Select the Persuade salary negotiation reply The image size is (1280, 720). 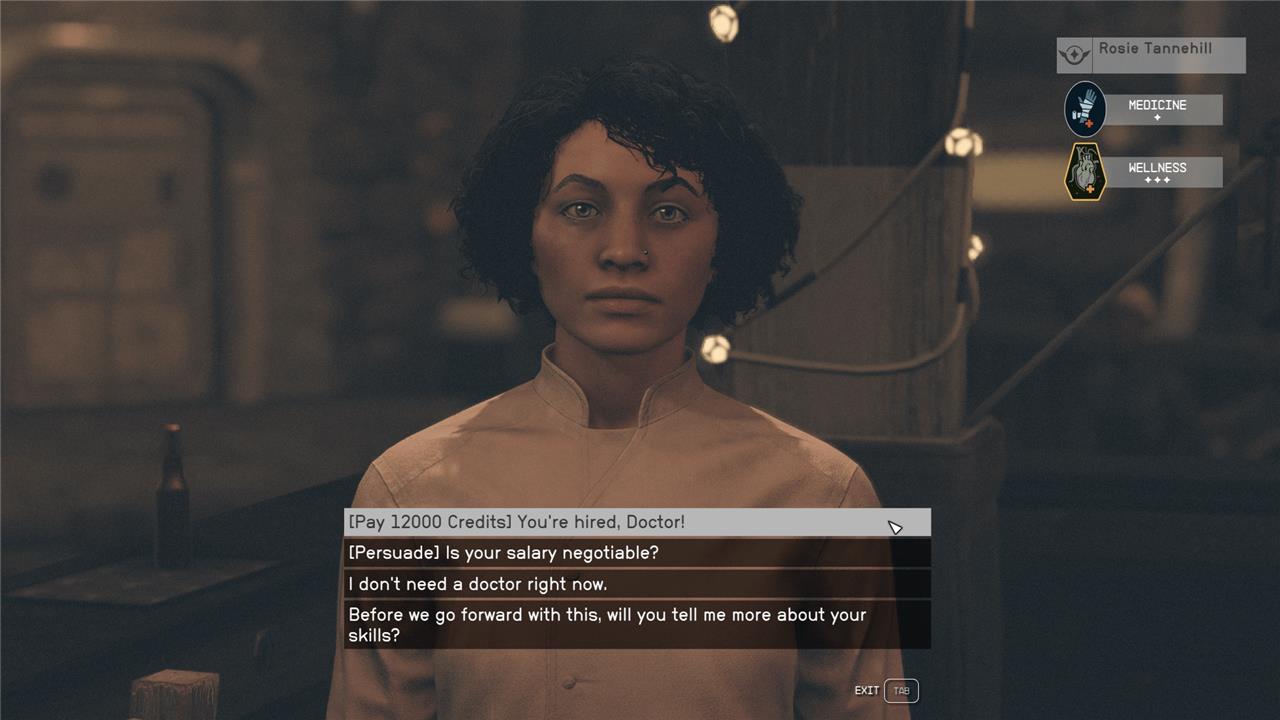point(636,553)
